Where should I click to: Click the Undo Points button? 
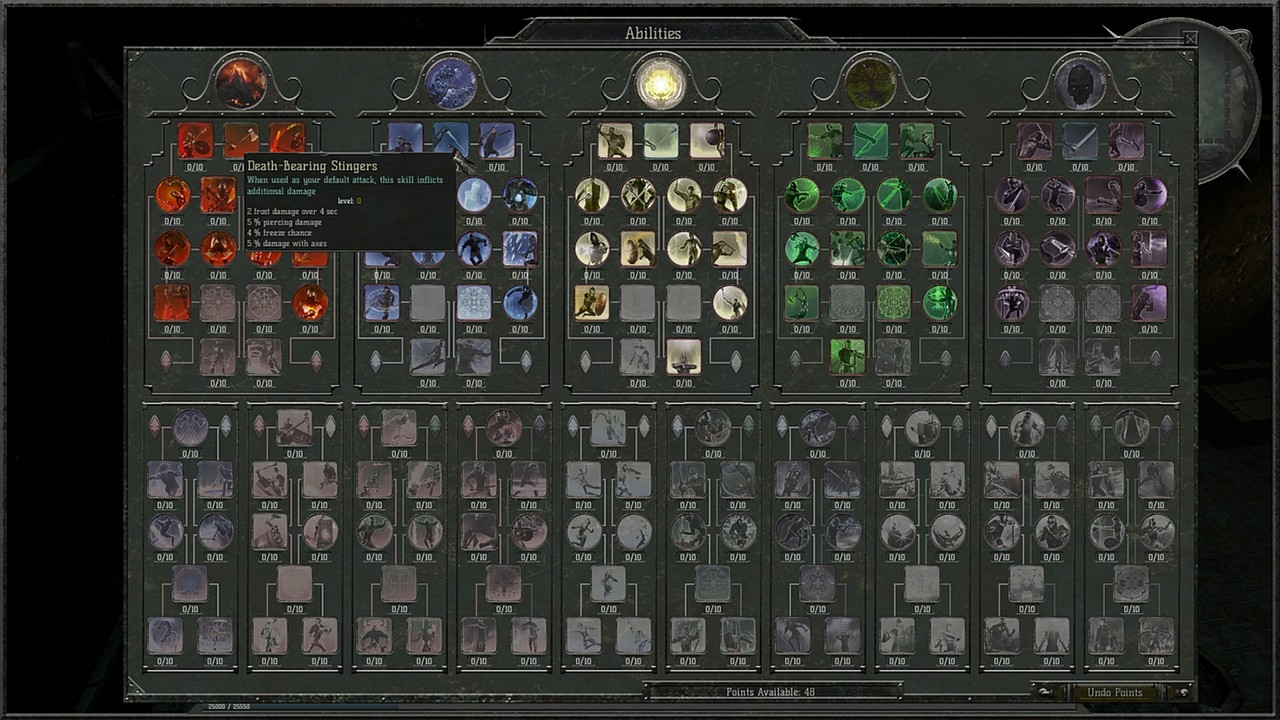(1114, 692)
